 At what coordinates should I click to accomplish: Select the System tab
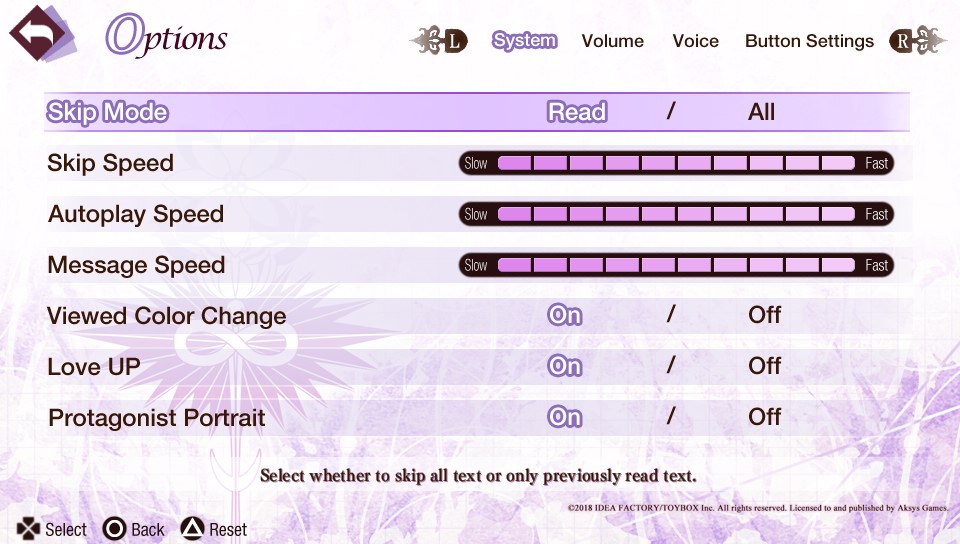click(x=524, y=41)
